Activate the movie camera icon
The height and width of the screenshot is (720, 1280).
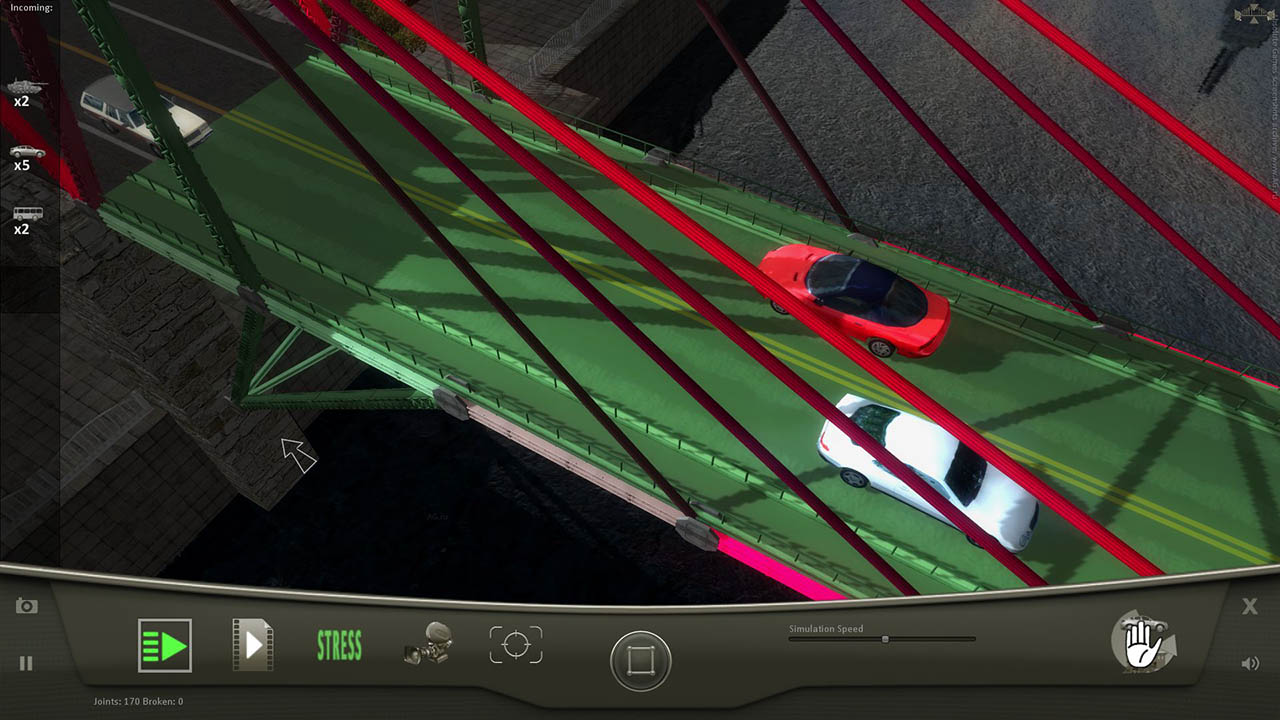428,645
